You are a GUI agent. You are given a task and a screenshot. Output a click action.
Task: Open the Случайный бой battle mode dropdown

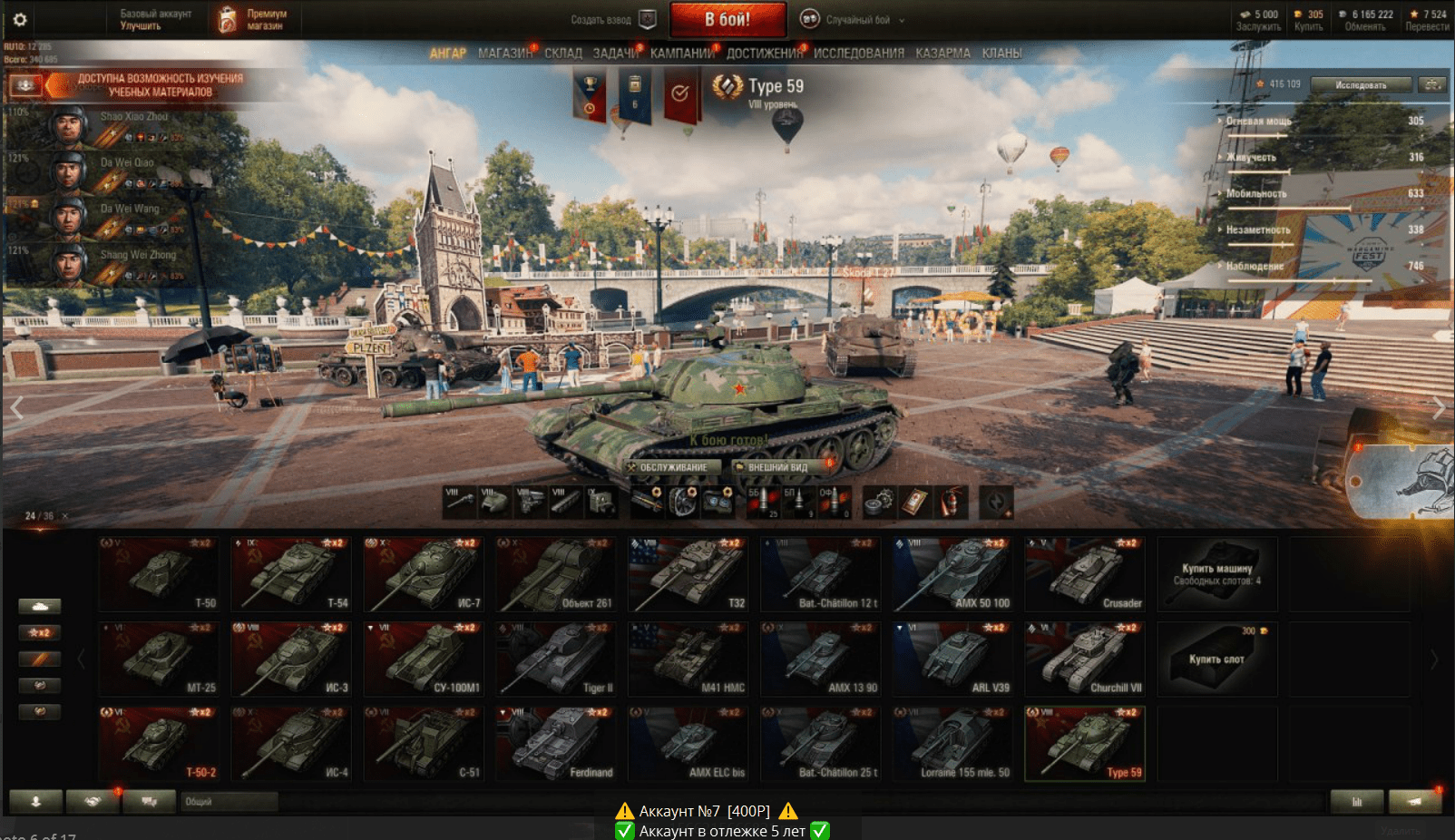pos(854,19)
